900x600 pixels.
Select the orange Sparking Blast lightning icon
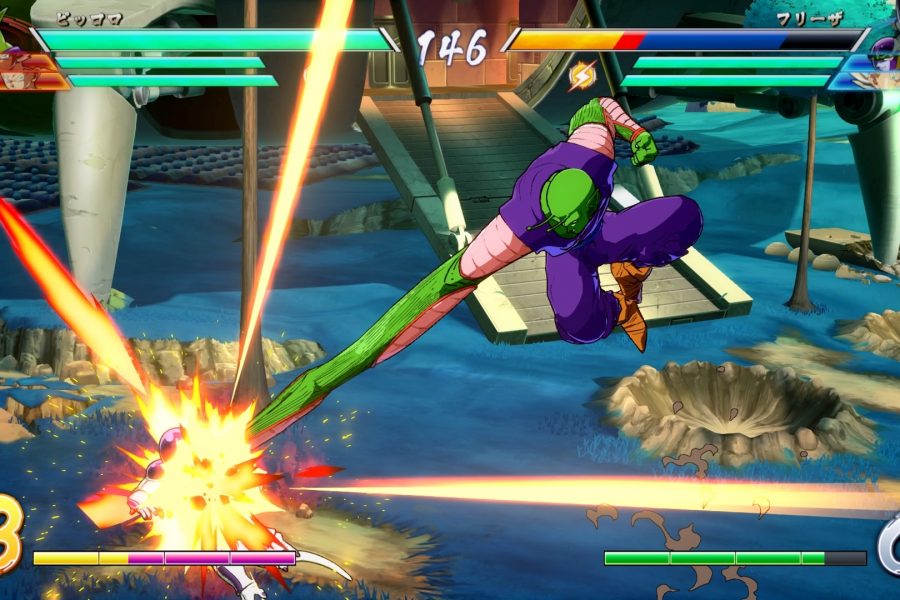click(581, 73)
